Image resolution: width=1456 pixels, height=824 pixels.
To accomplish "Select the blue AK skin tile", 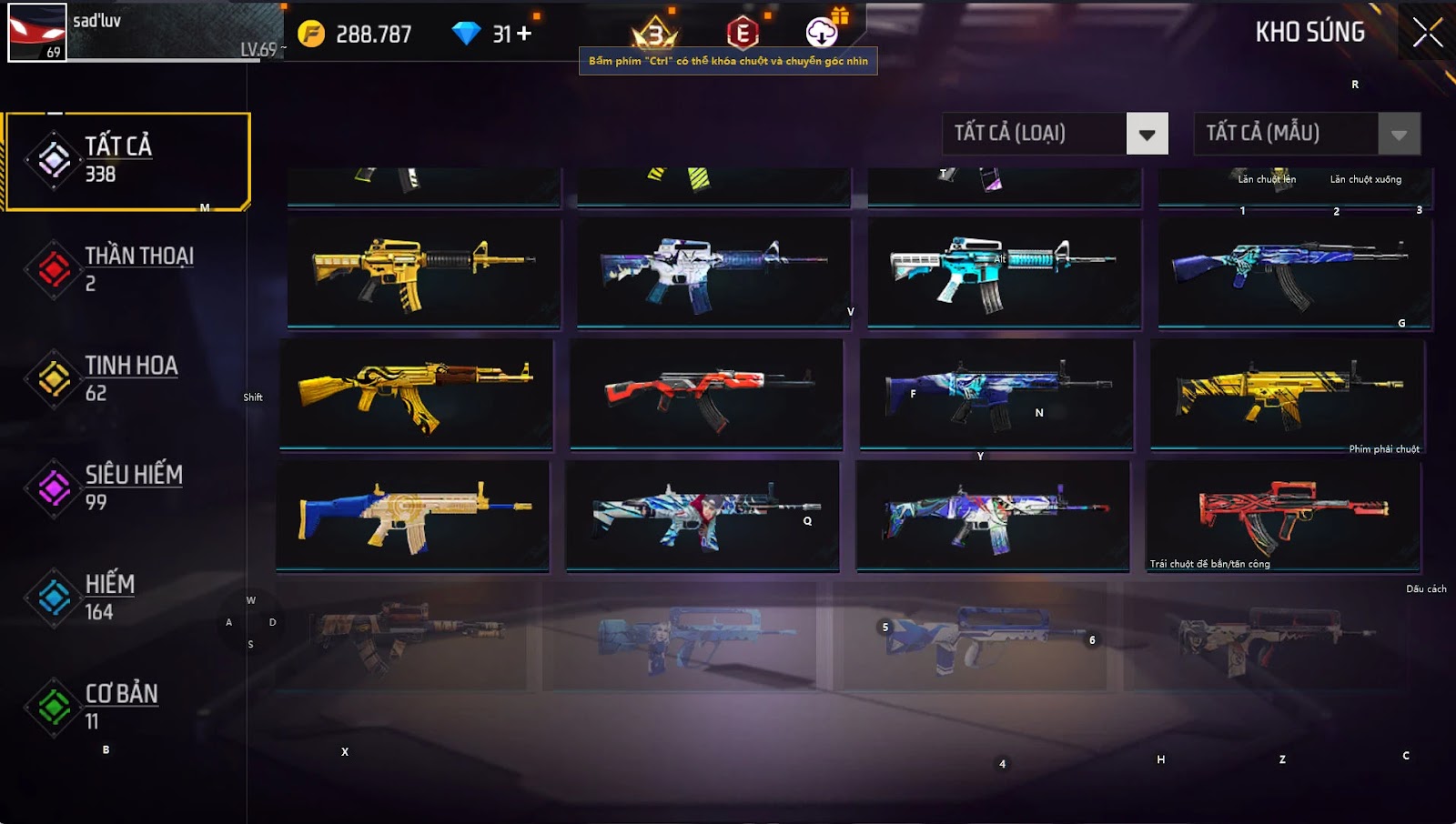I will click(1294, 271).
